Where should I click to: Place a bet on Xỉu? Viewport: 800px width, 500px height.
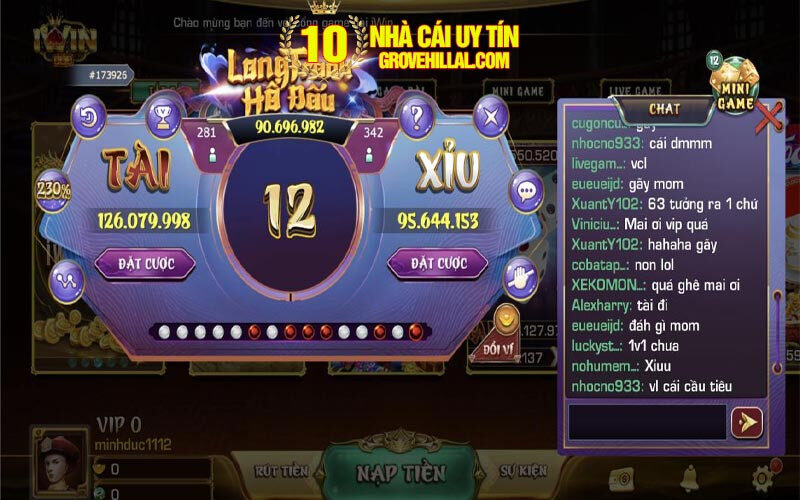tap(437, 264)
